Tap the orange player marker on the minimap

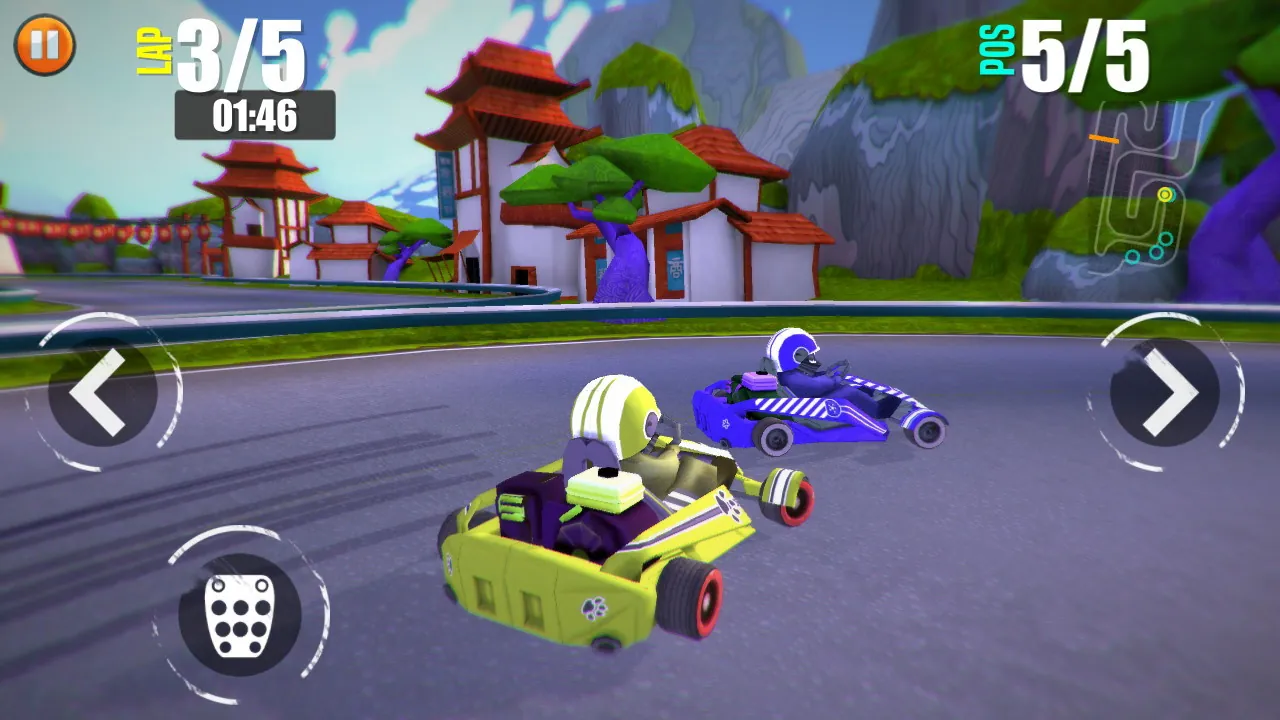pyautogui.click(x=1106, y=140)
